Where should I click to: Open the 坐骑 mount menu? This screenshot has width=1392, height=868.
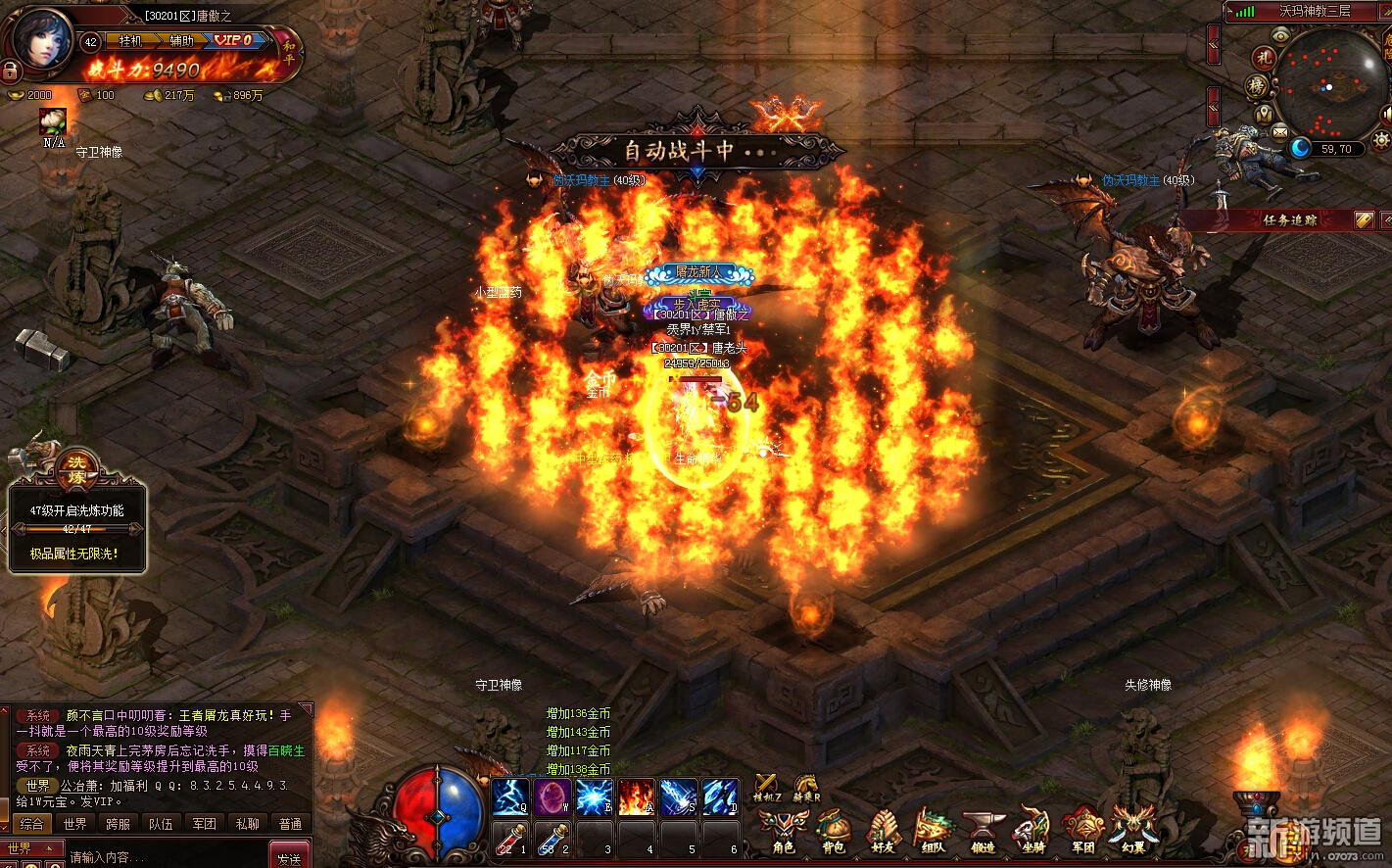point(1032,831)
